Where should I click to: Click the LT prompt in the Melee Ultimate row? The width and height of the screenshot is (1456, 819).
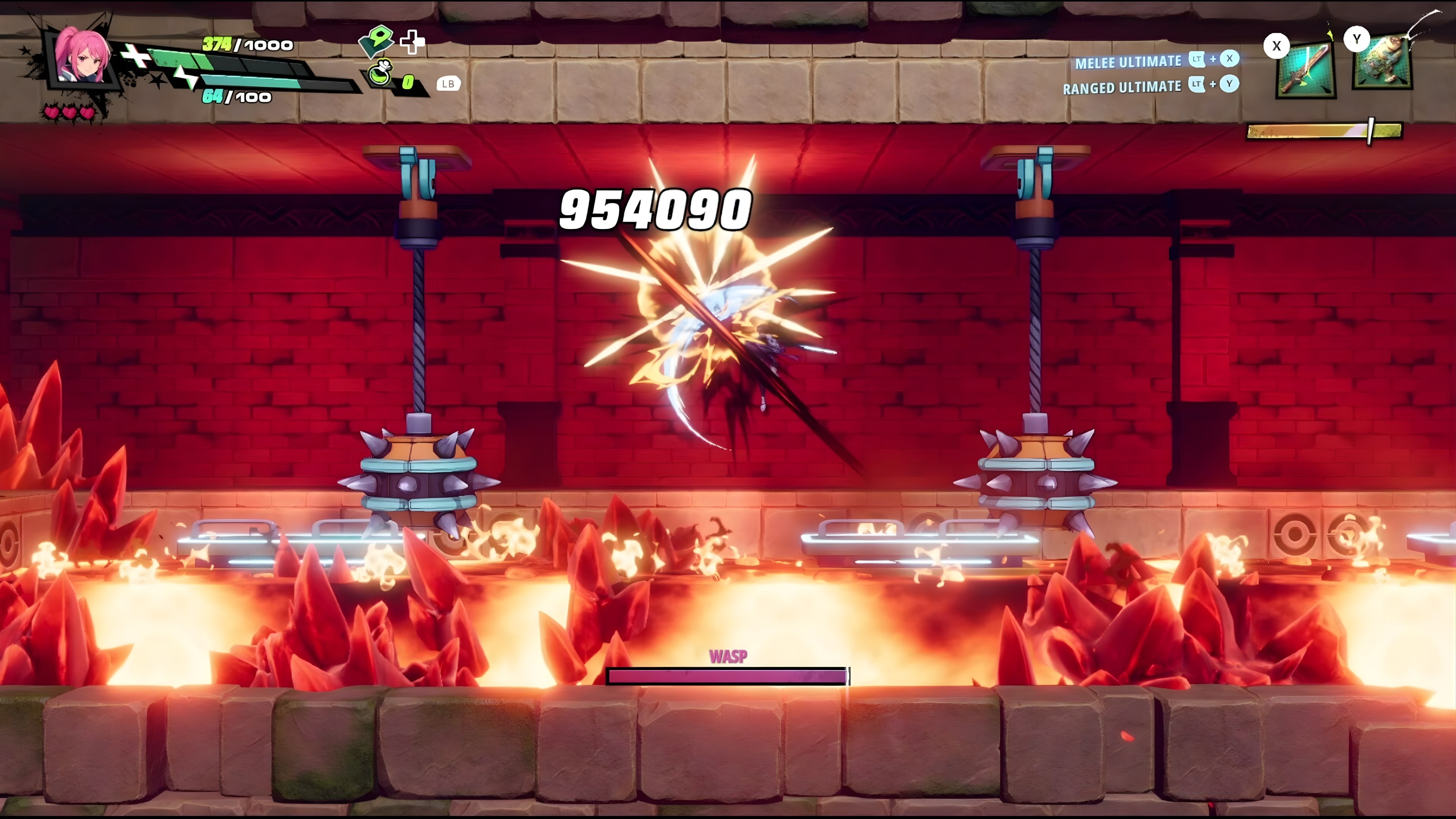tap(1197, 60)
